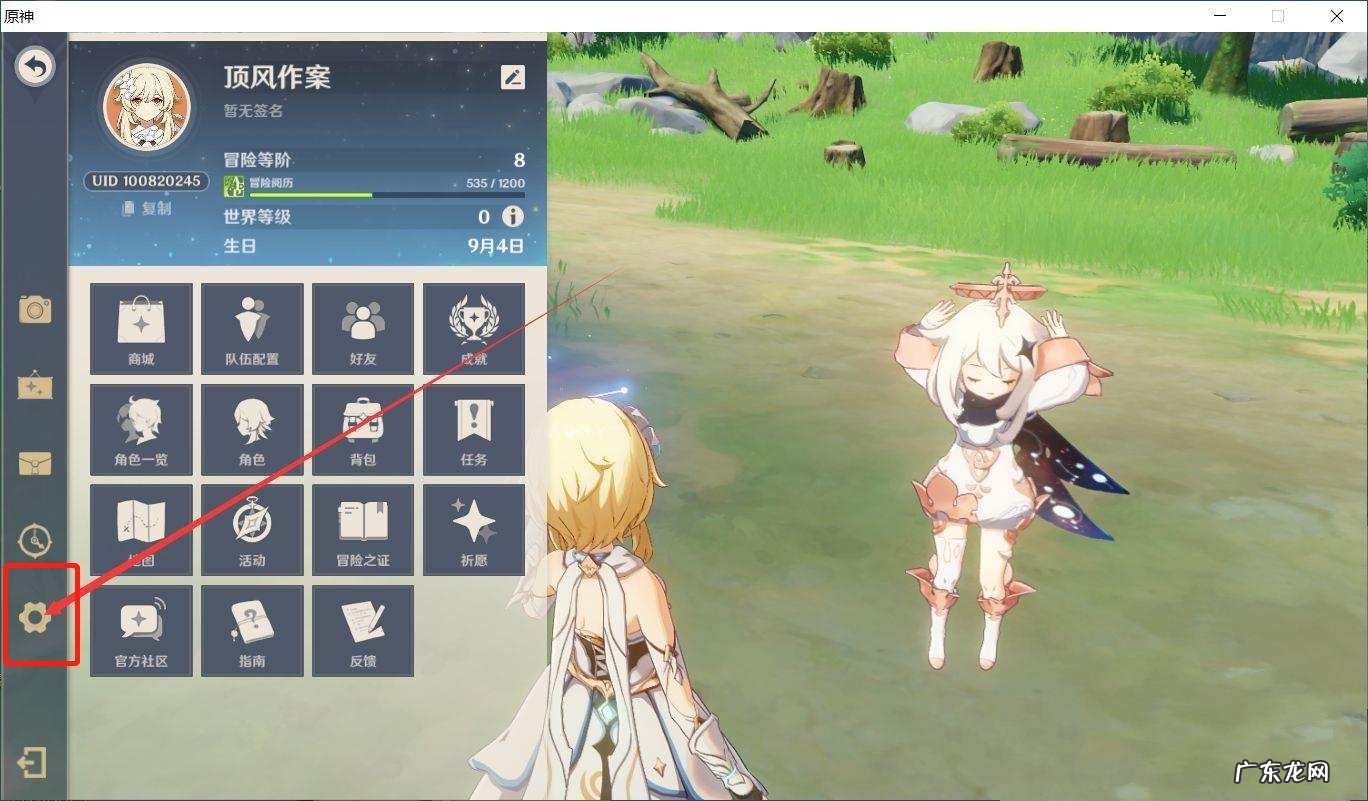Open the Quests journal (任务)
The height and width of the screenshot is (801, 1368).
tap(474, 429)
